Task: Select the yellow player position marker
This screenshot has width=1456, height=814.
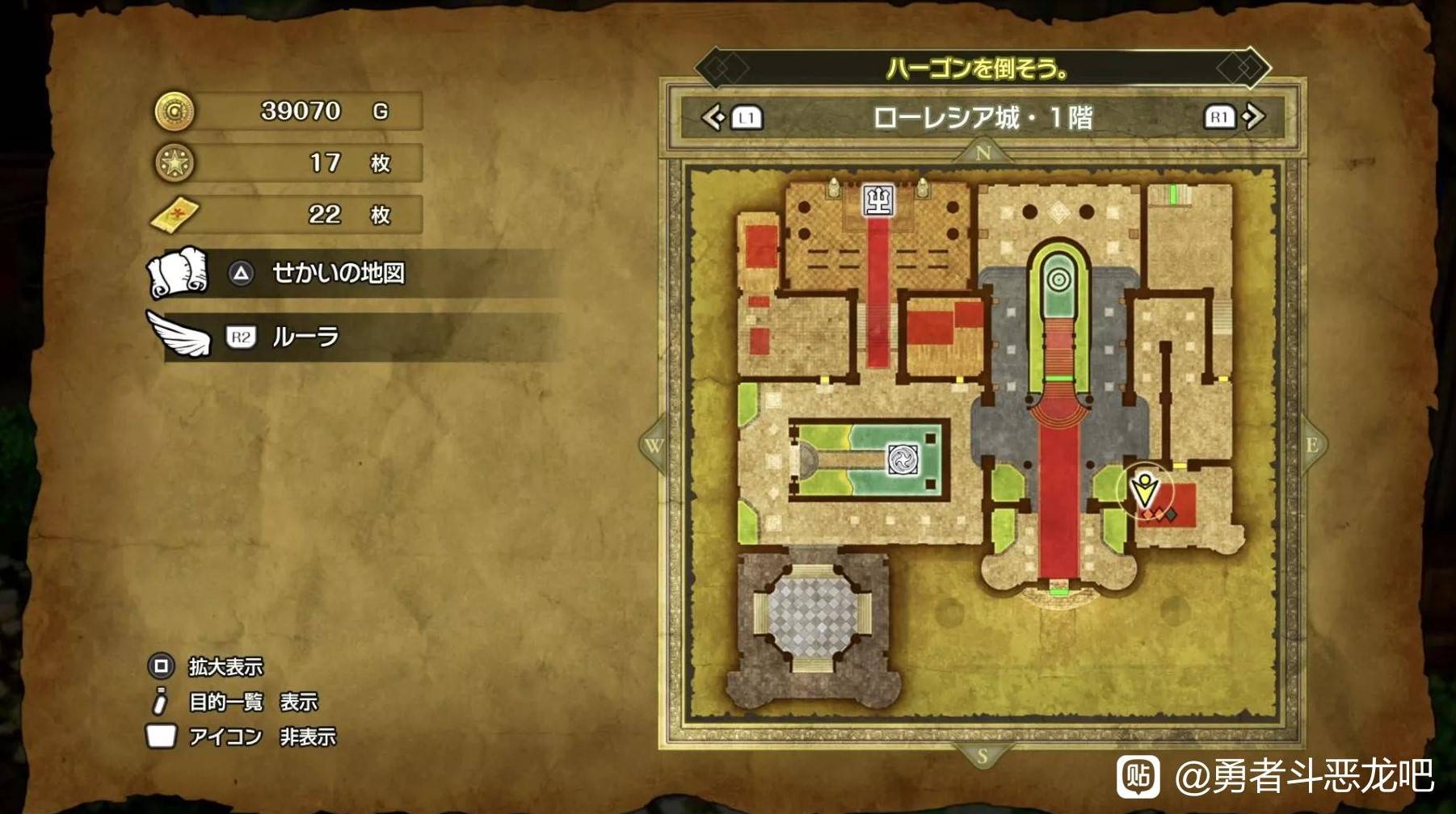Action: pos(1144,489)
